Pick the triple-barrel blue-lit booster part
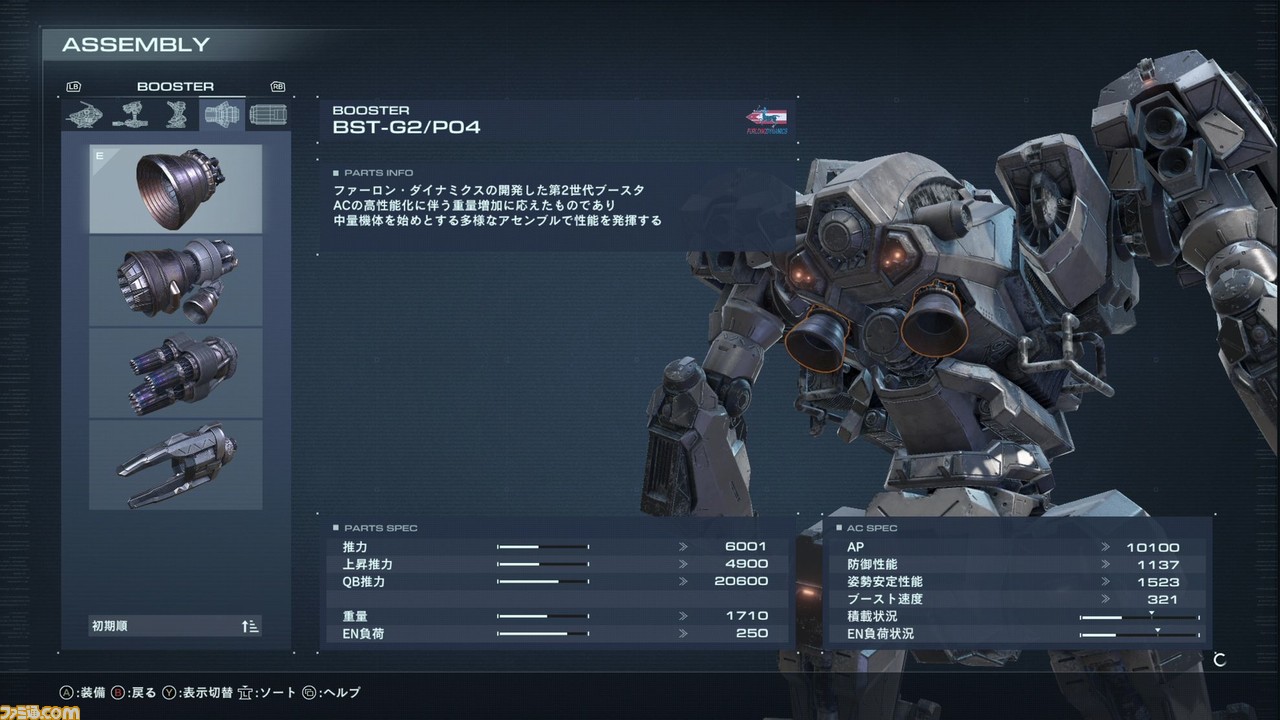Viewport: 1280px width, 720px height. pyautogui.click(x=176, y=373)
